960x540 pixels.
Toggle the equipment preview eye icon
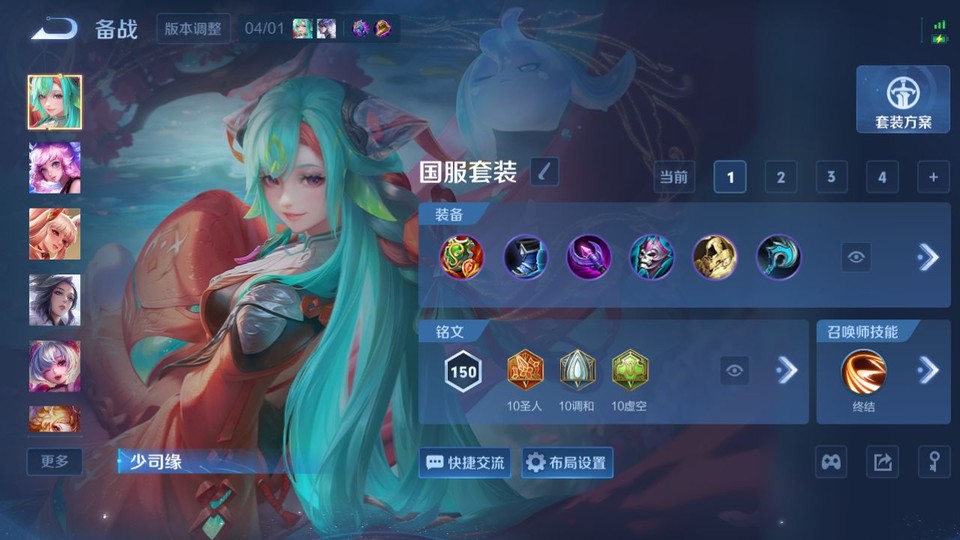coord(856,257)
